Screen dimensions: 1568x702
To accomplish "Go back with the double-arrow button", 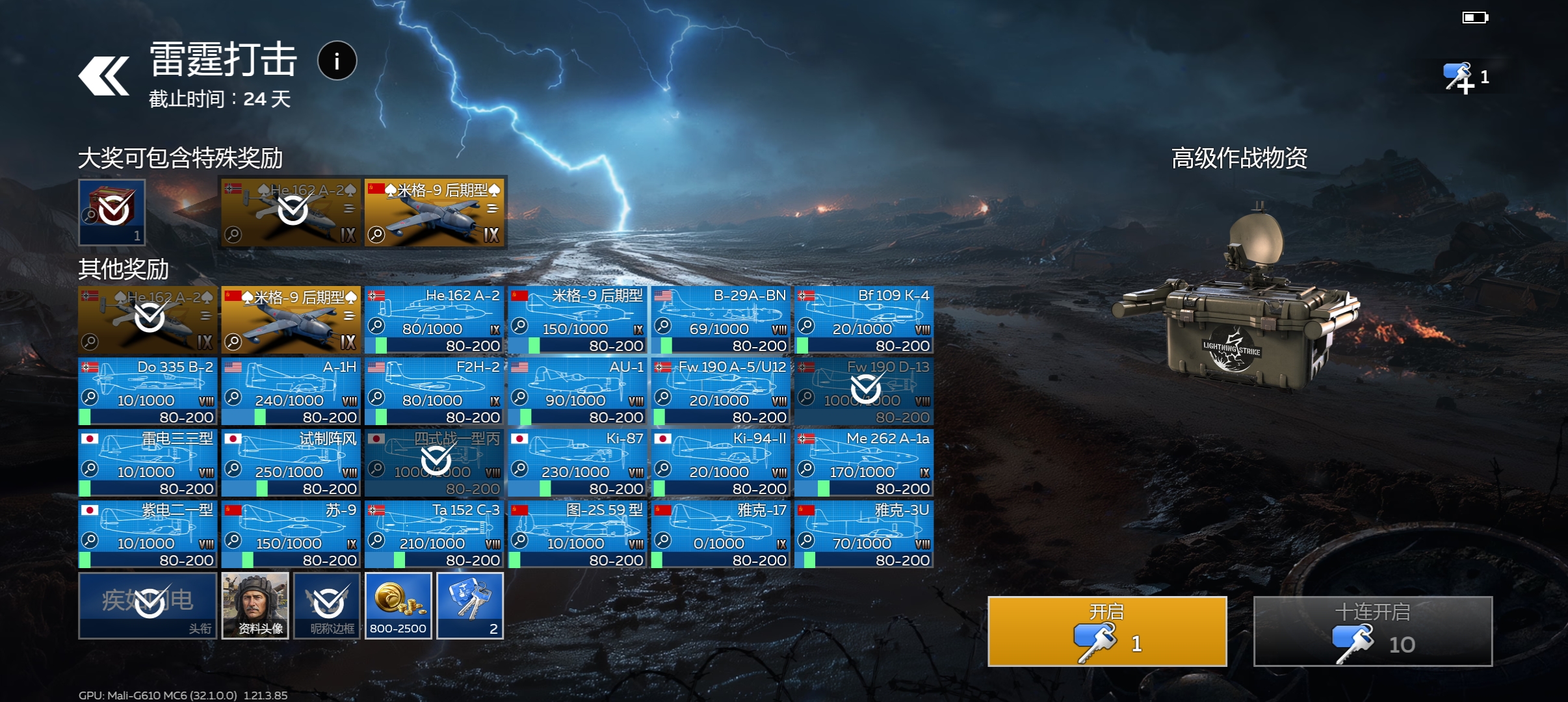I will (104, 76).
